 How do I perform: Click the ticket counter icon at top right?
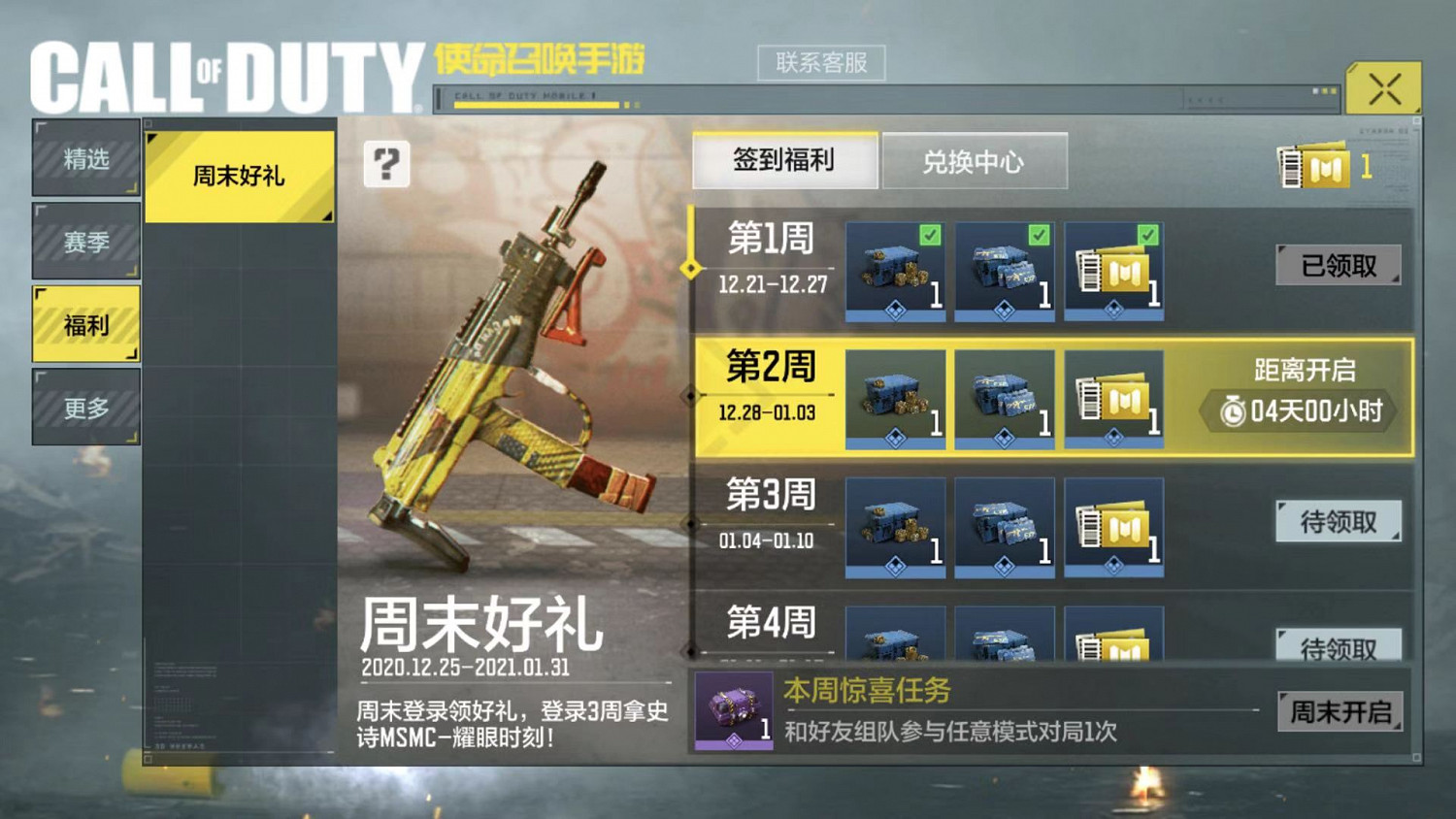click(1315, 167)
